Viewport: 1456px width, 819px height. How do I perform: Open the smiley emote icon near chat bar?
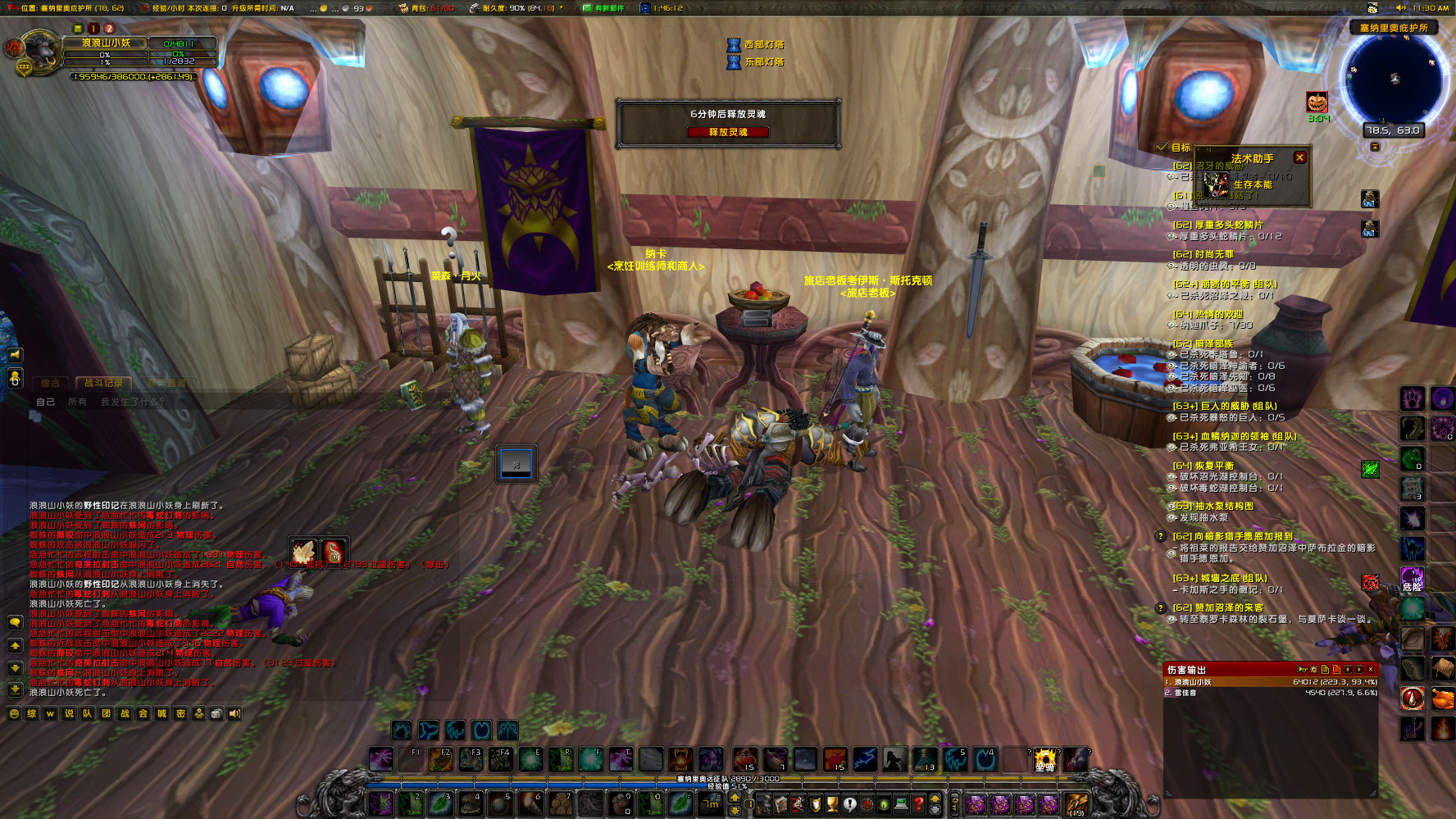click(13, 714)
